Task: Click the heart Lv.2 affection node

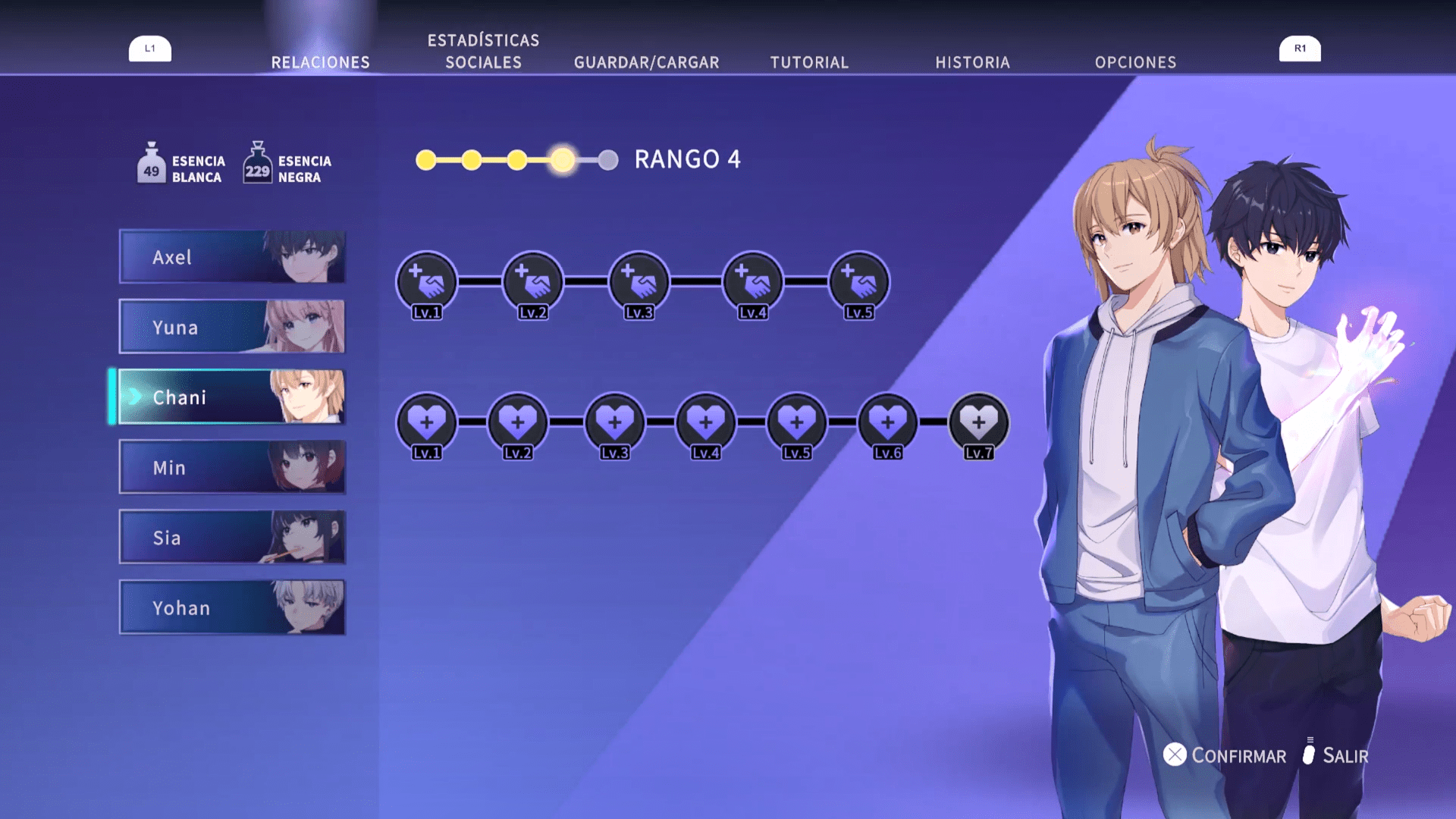Action: (518, 422)
